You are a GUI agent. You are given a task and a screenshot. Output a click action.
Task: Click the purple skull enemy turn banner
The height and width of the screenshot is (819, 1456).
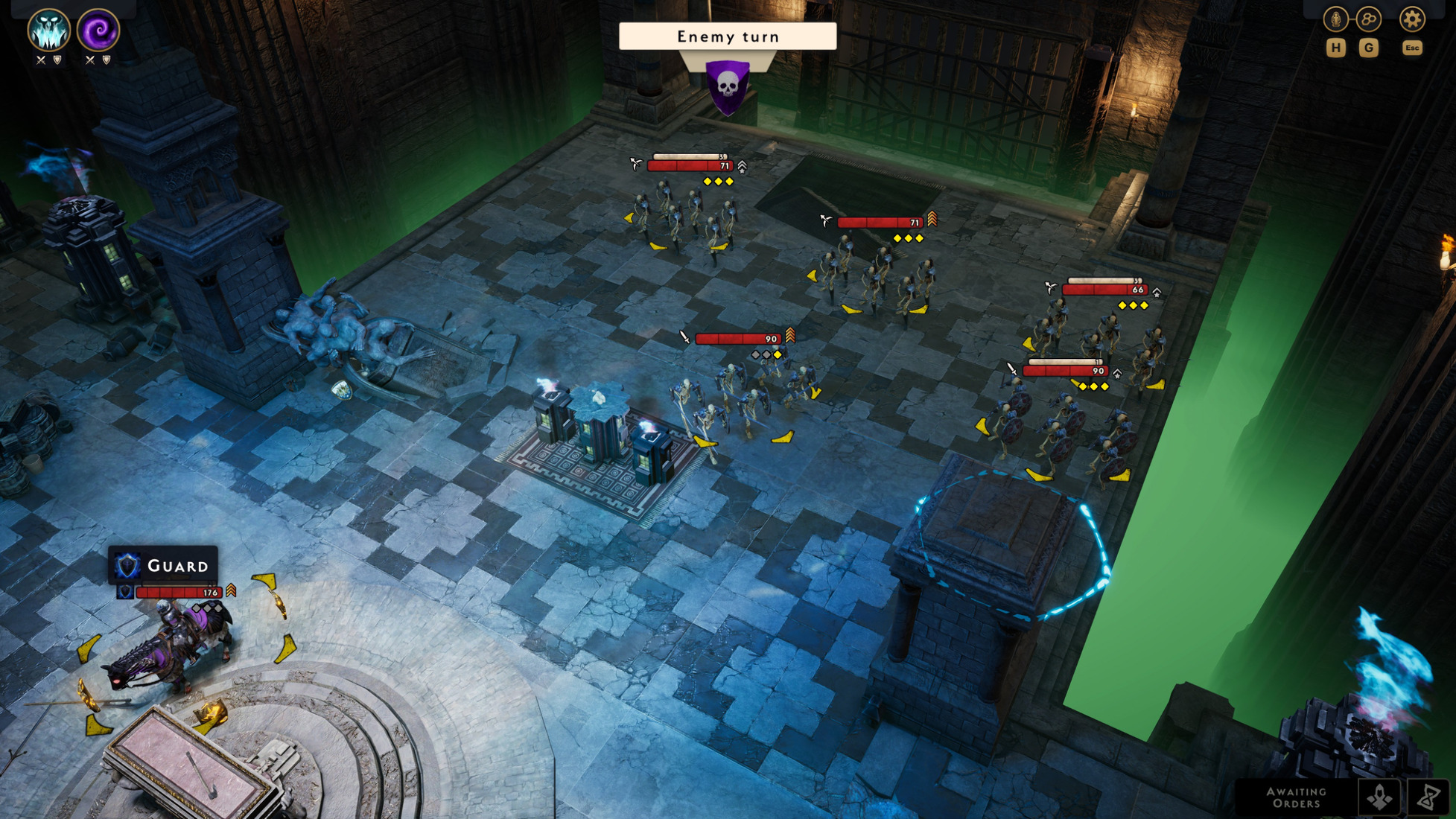[728, 86]
